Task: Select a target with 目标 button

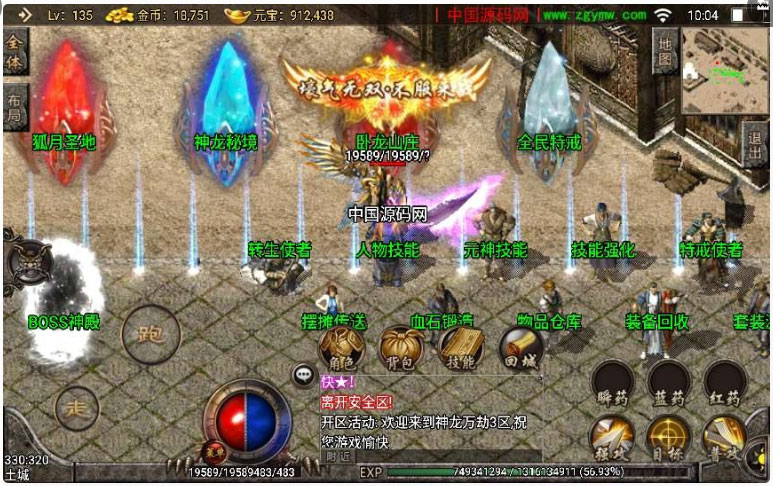Action: (668, 436)
